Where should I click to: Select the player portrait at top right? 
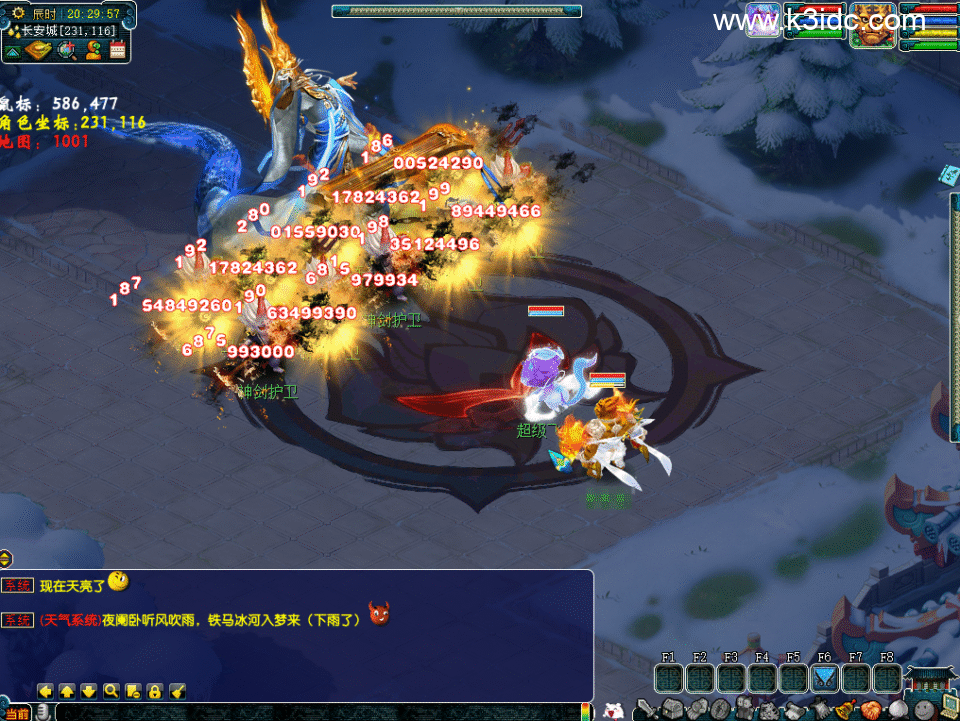[x=872, y=22]
